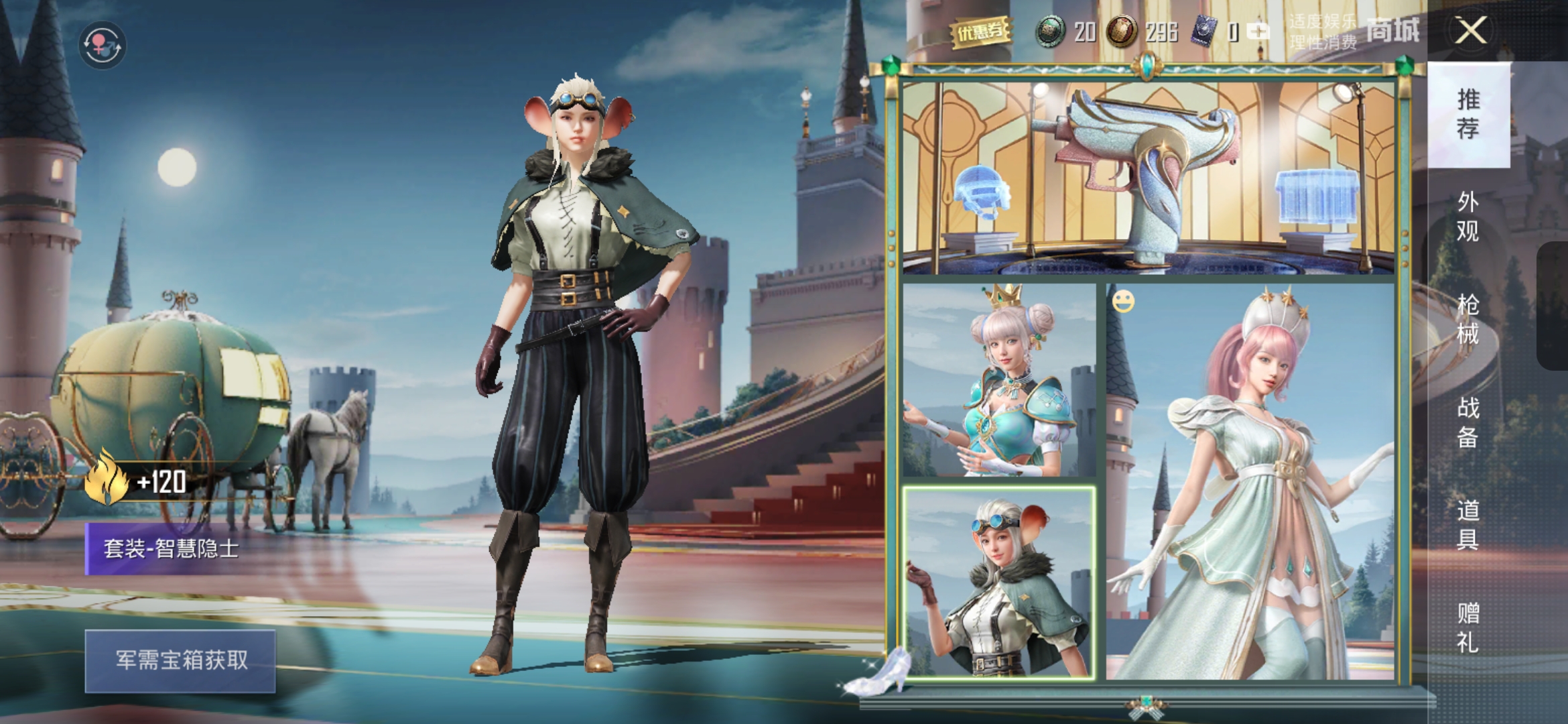Go to the 战备 tab

pos(1468,422)
